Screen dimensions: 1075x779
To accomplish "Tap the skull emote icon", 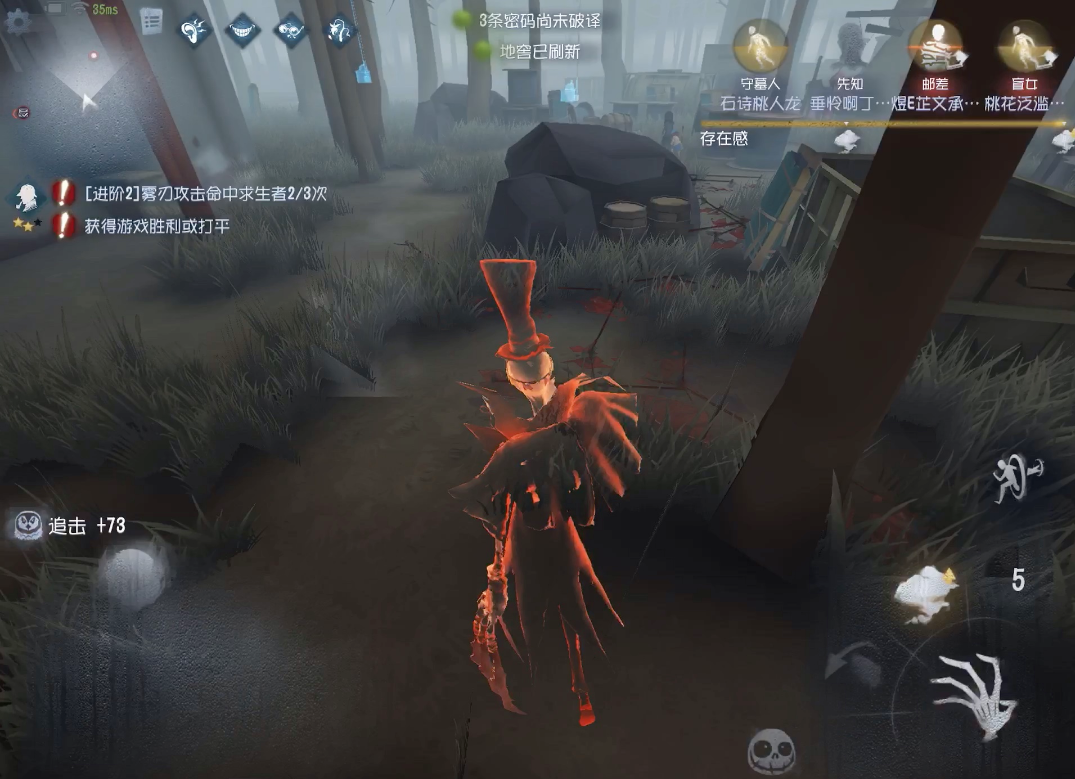I will (771, 751).
